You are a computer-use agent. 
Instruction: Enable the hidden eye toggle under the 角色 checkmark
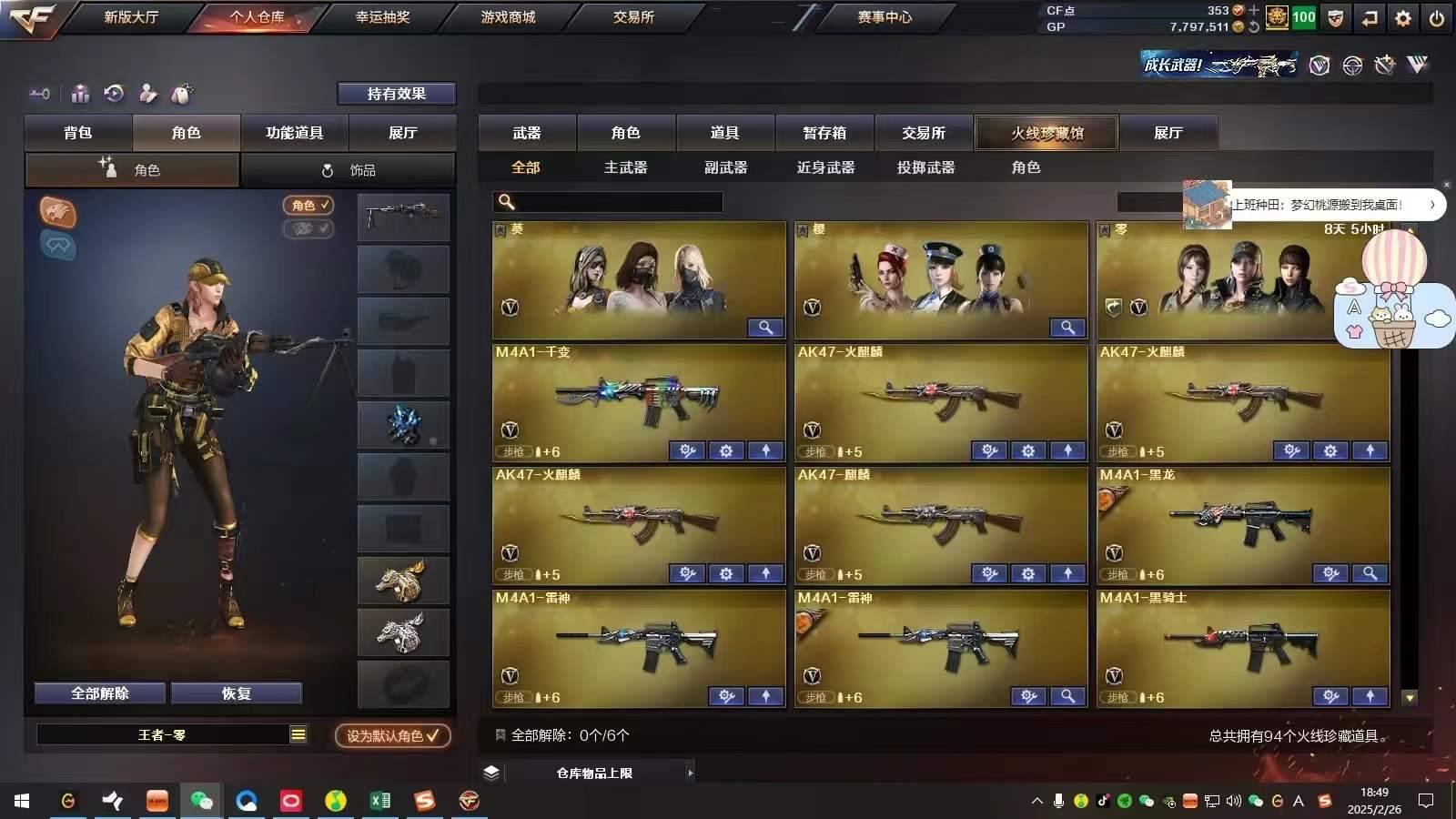coord(308,229)
